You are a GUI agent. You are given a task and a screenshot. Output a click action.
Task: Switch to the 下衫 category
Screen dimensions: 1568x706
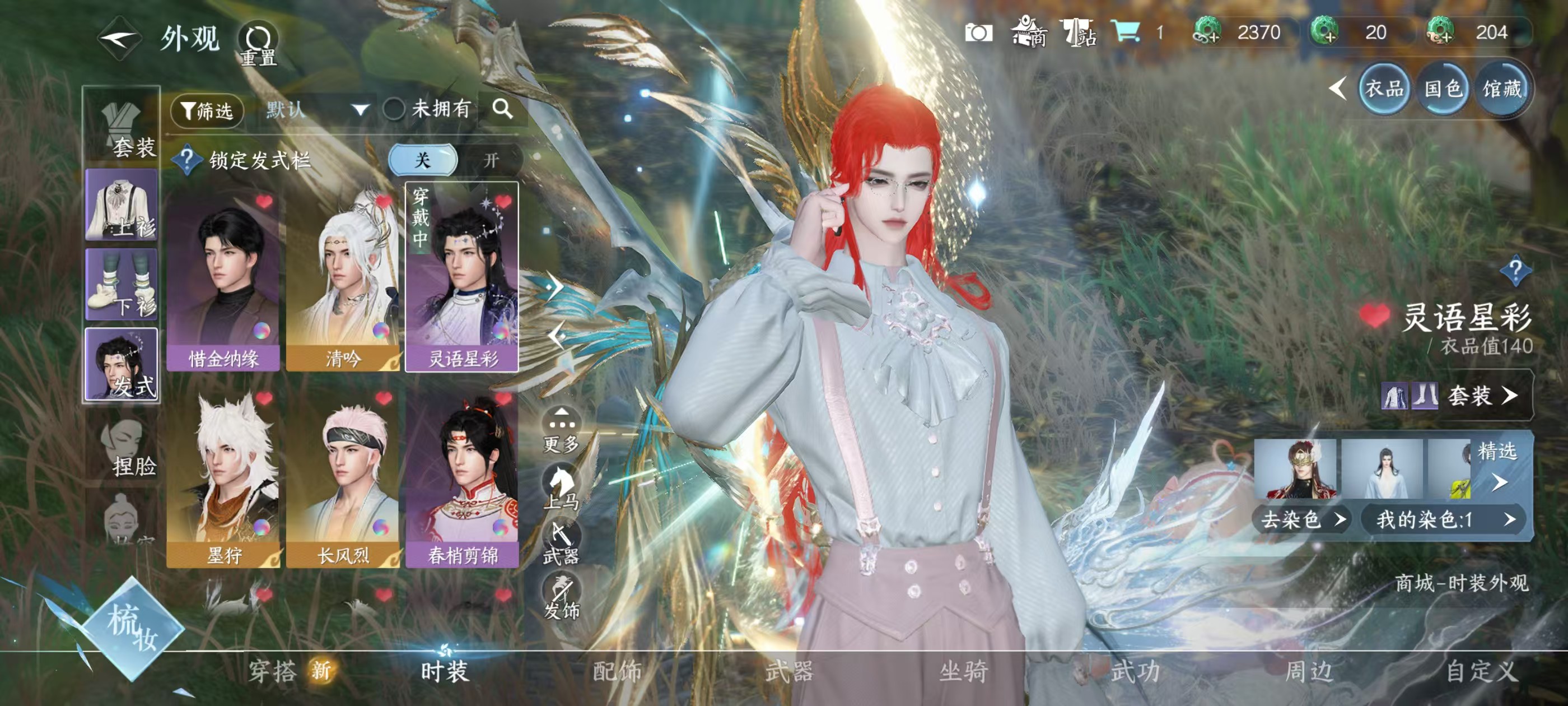coord(122,285)
